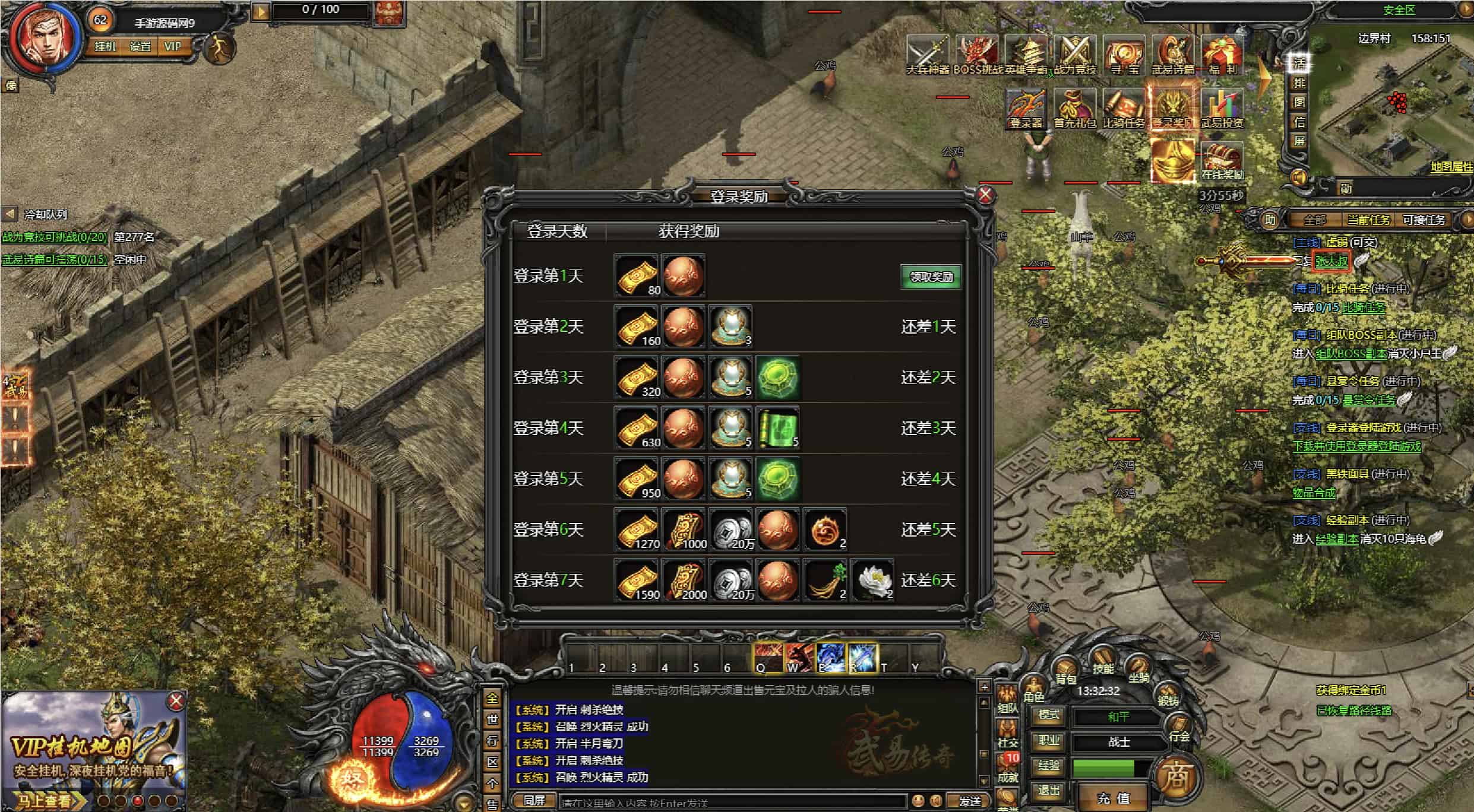
Task: Close the 登录奖励 login reward window
Action: 985,195
